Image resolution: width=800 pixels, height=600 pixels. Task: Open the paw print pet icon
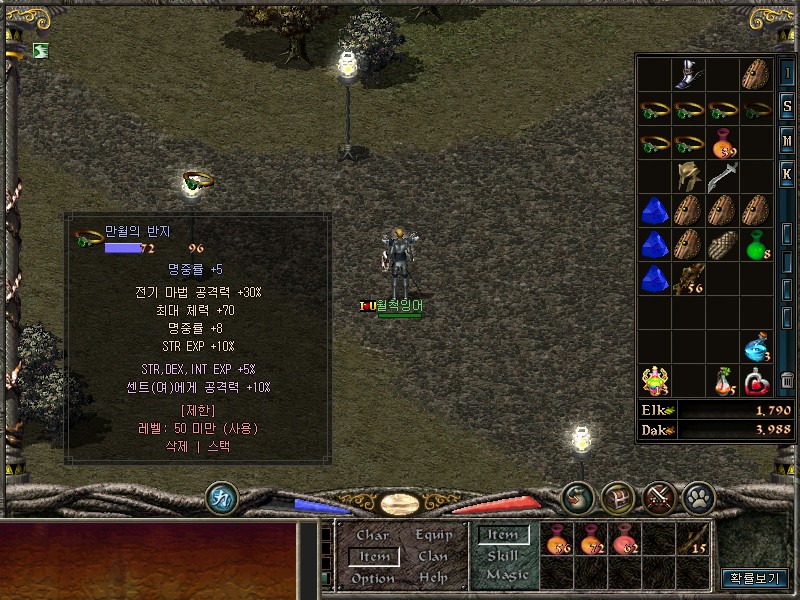click(x=697, y=497)
